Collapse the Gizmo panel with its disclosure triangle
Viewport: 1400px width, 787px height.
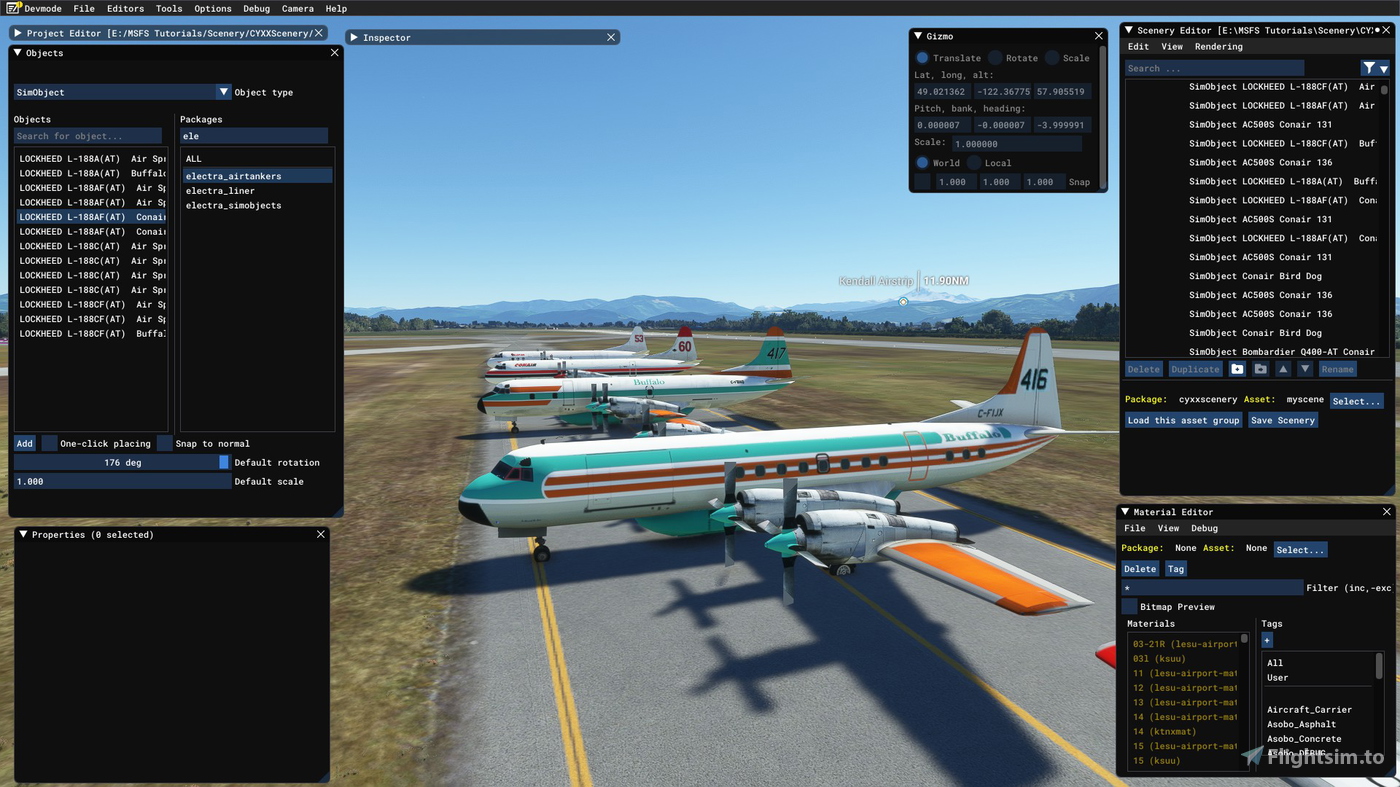(x=917, y=35)
